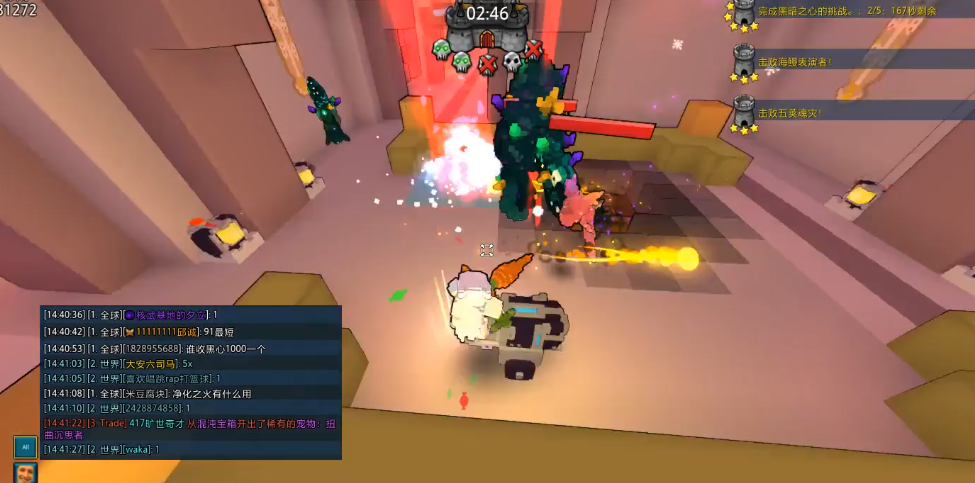Select the All chat channel tab
The height and width of the screenshot is (483, 975).
click(24, 447)
